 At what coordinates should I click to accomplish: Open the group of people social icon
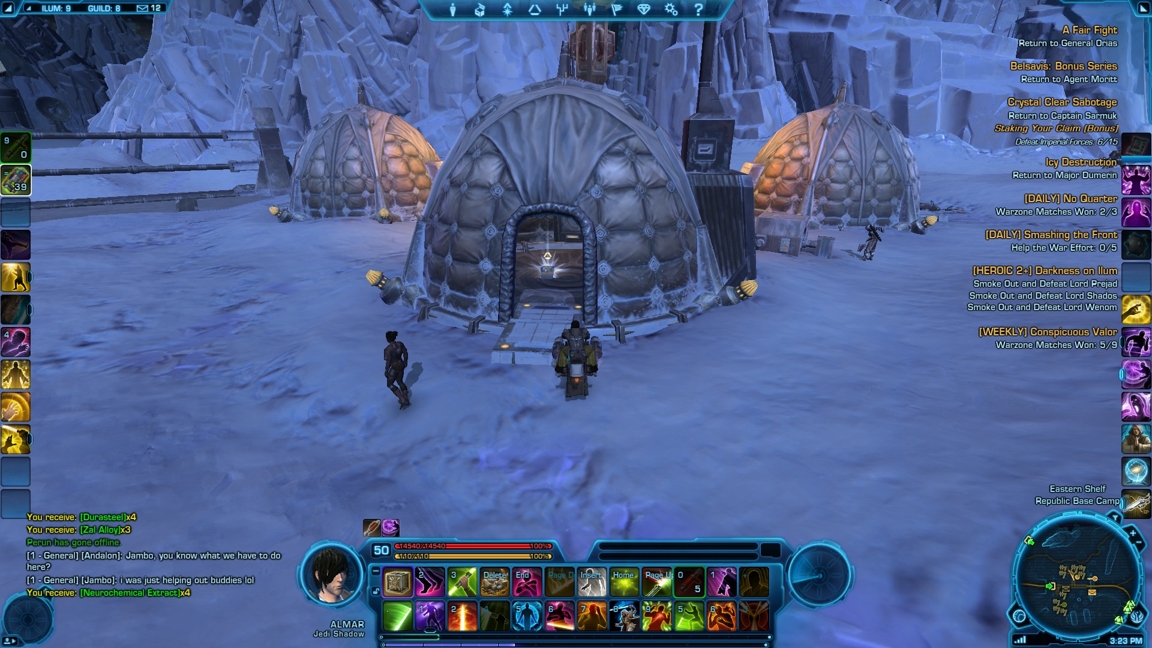point(589,9)
